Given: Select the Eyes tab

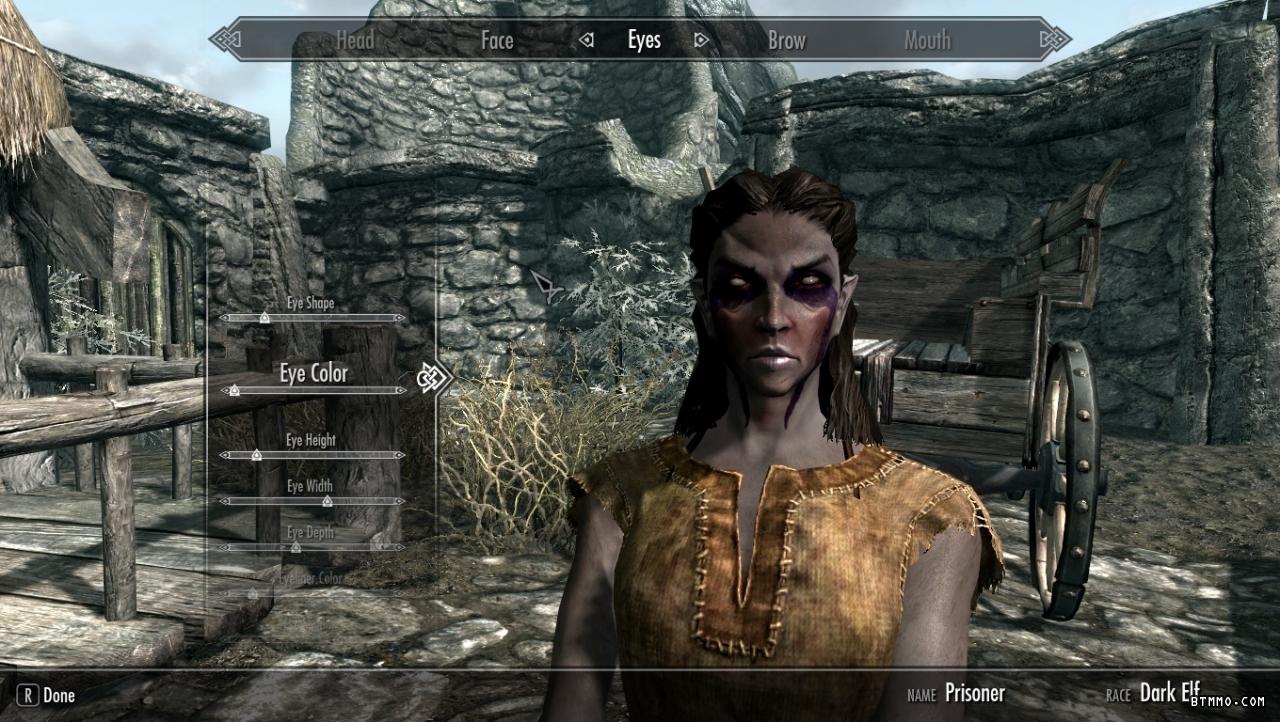Looking at the screenshot, I should coord(644,40).
